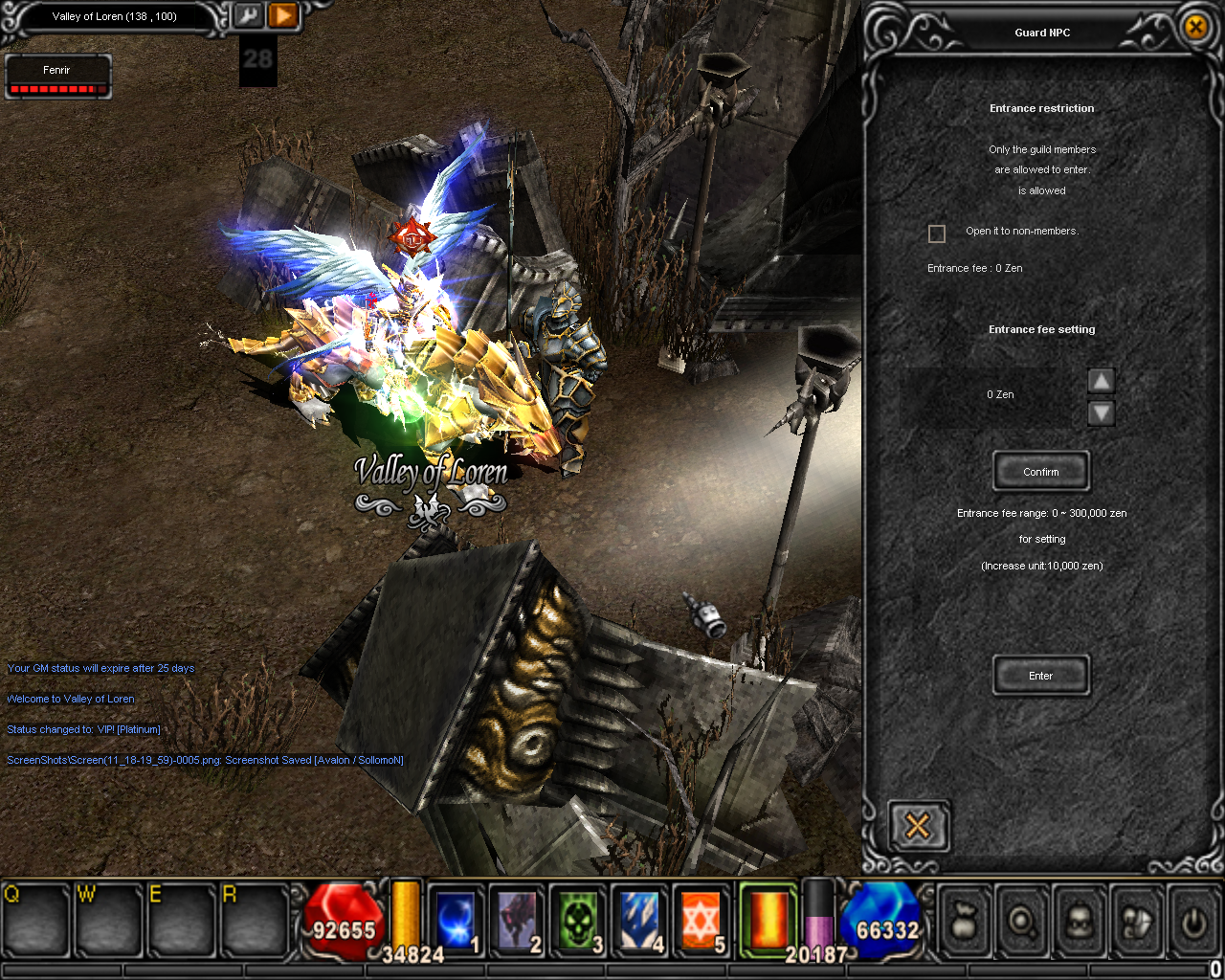Open the character face icon
Image resolution: width=1225 pixels, height=980 pixels.
tap(1080, 922)
